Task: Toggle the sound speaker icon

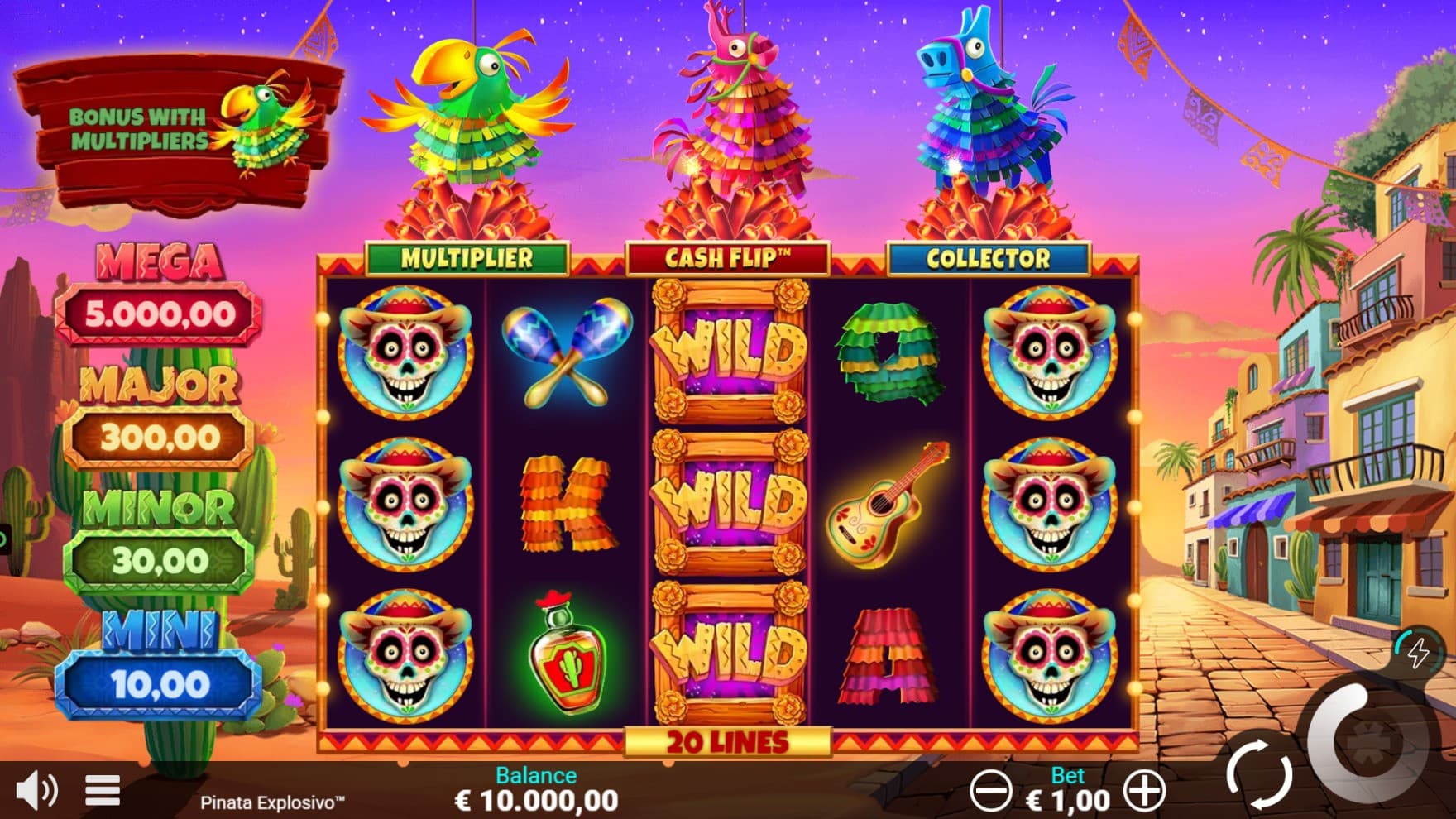Action: point(36,790)
